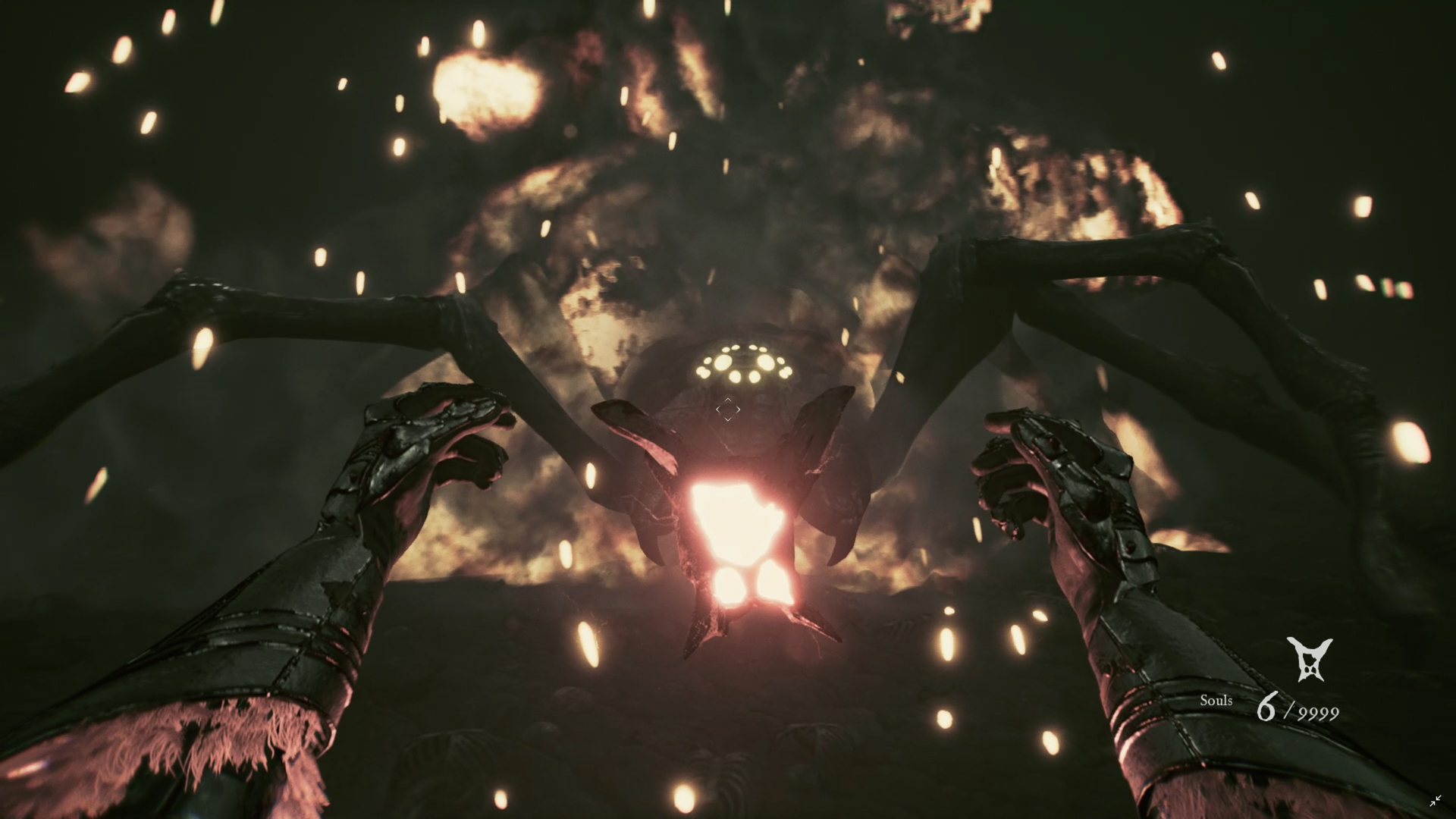Click a floating ember spark near the top

pos(477,32)
